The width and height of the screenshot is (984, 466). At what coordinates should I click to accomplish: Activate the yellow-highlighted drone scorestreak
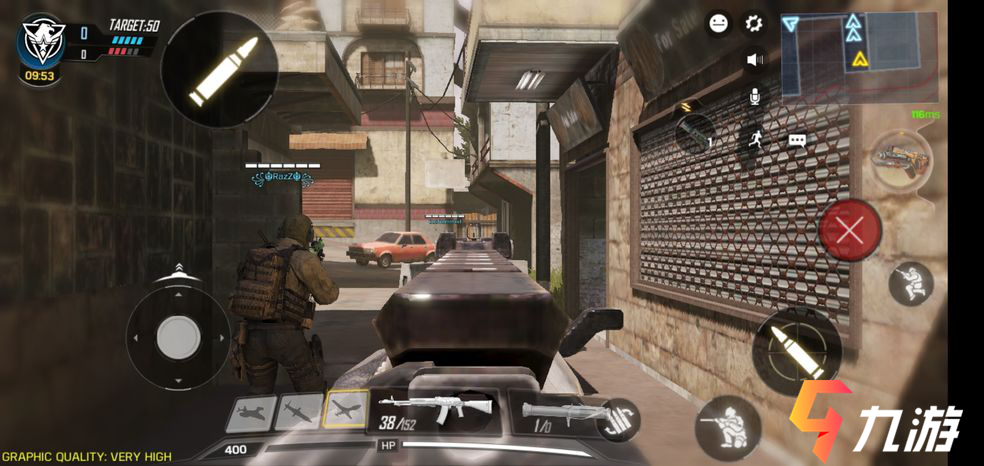(x=346, y=410)
